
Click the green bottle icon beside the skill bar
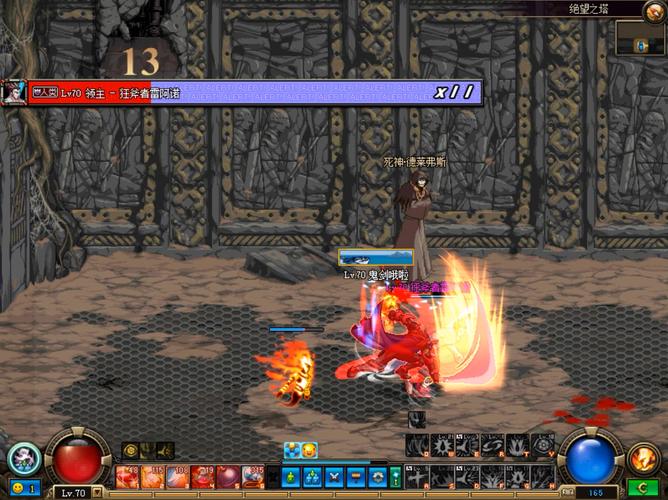(396, 476)
